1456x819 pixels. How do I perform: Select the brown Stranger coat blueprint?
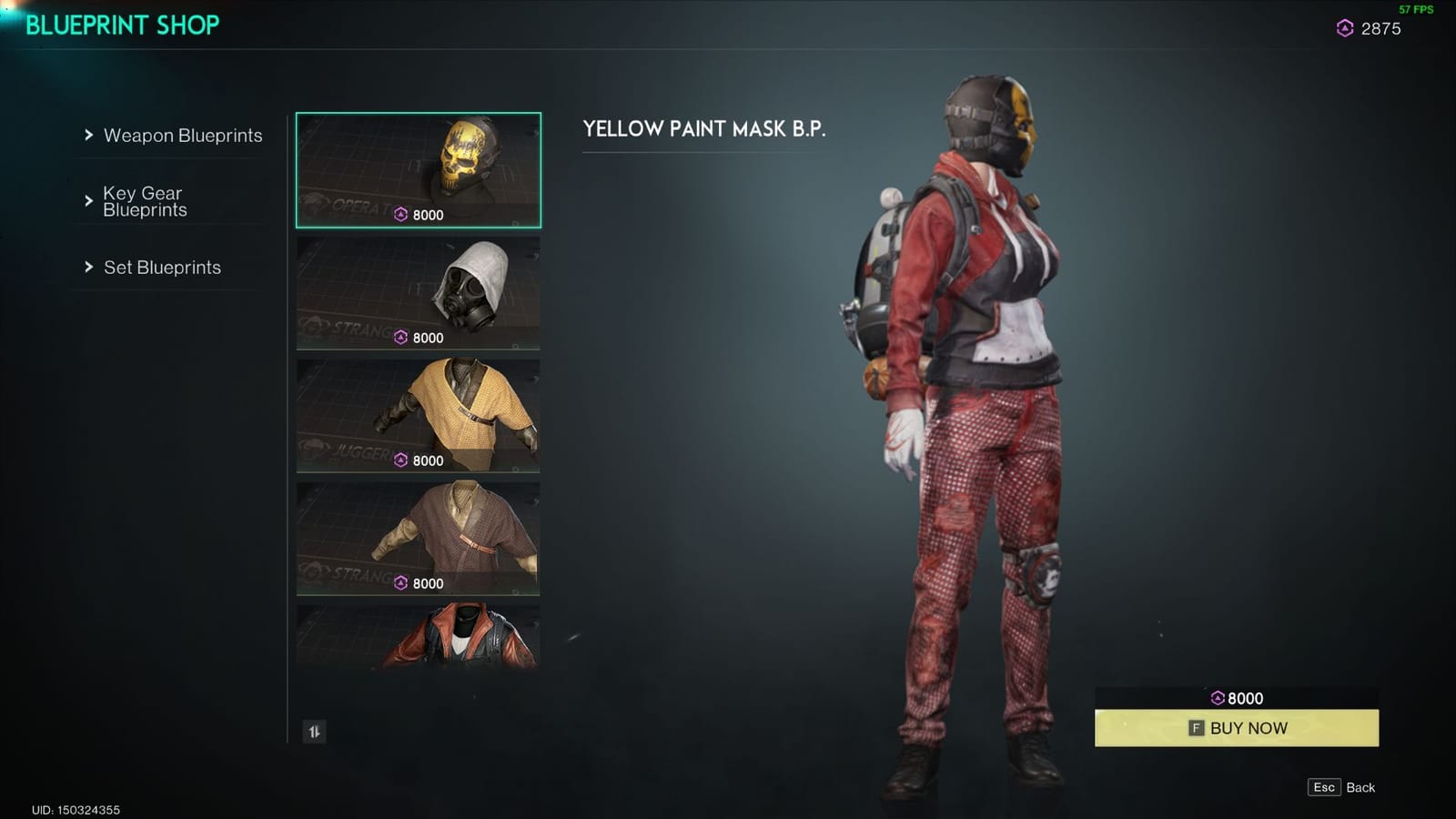click(x=417, y=537)
